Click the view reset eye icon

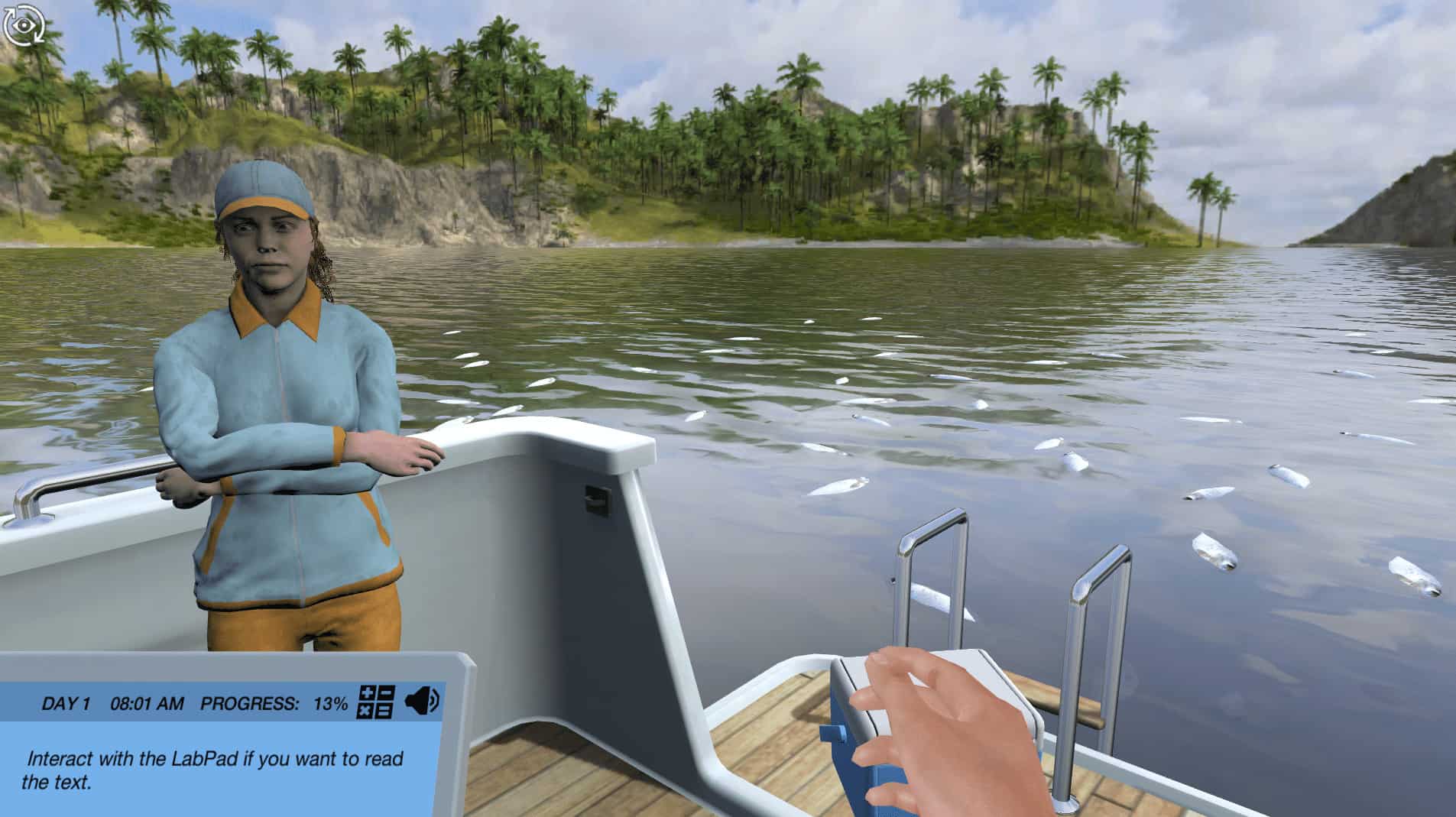click(x=23, y=25)
